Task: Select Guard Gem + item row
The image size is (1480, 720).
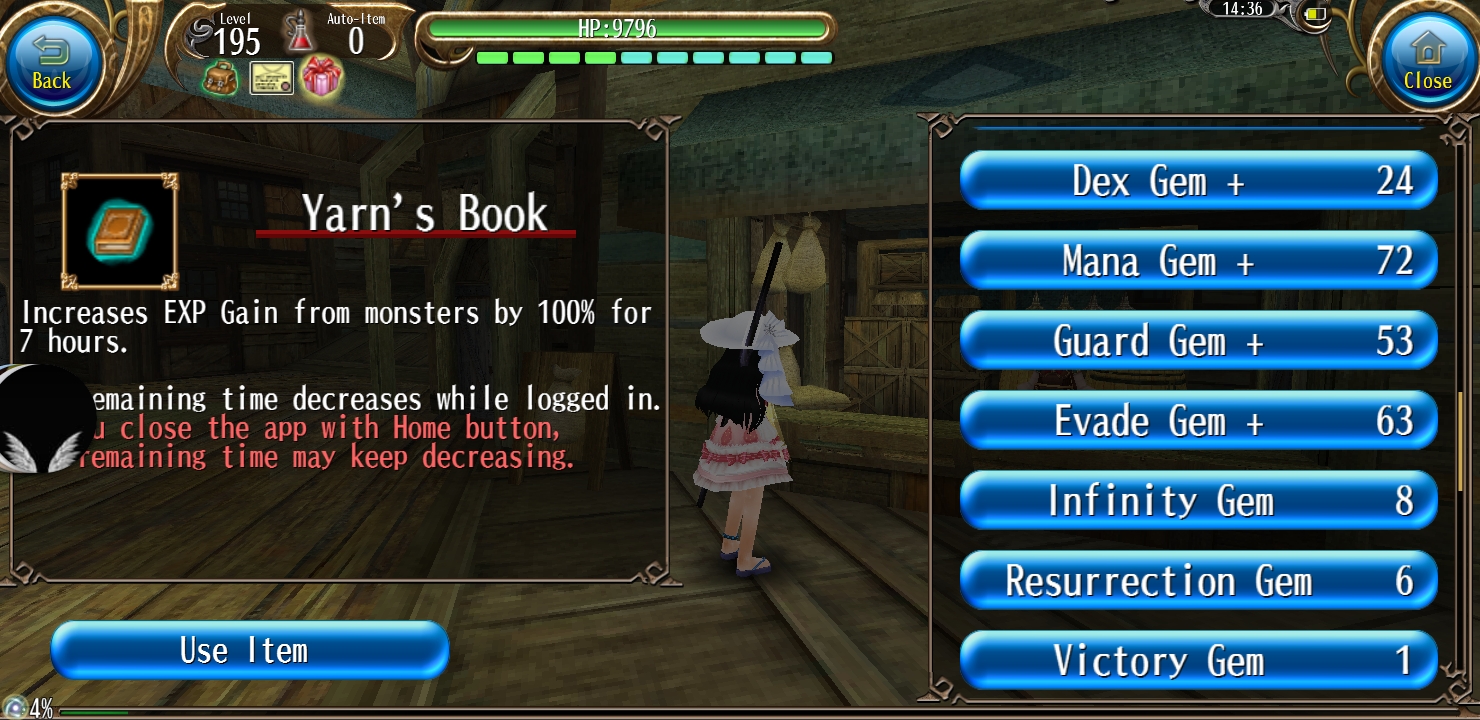Action: pyautogui.click(x=1198, y=341)
